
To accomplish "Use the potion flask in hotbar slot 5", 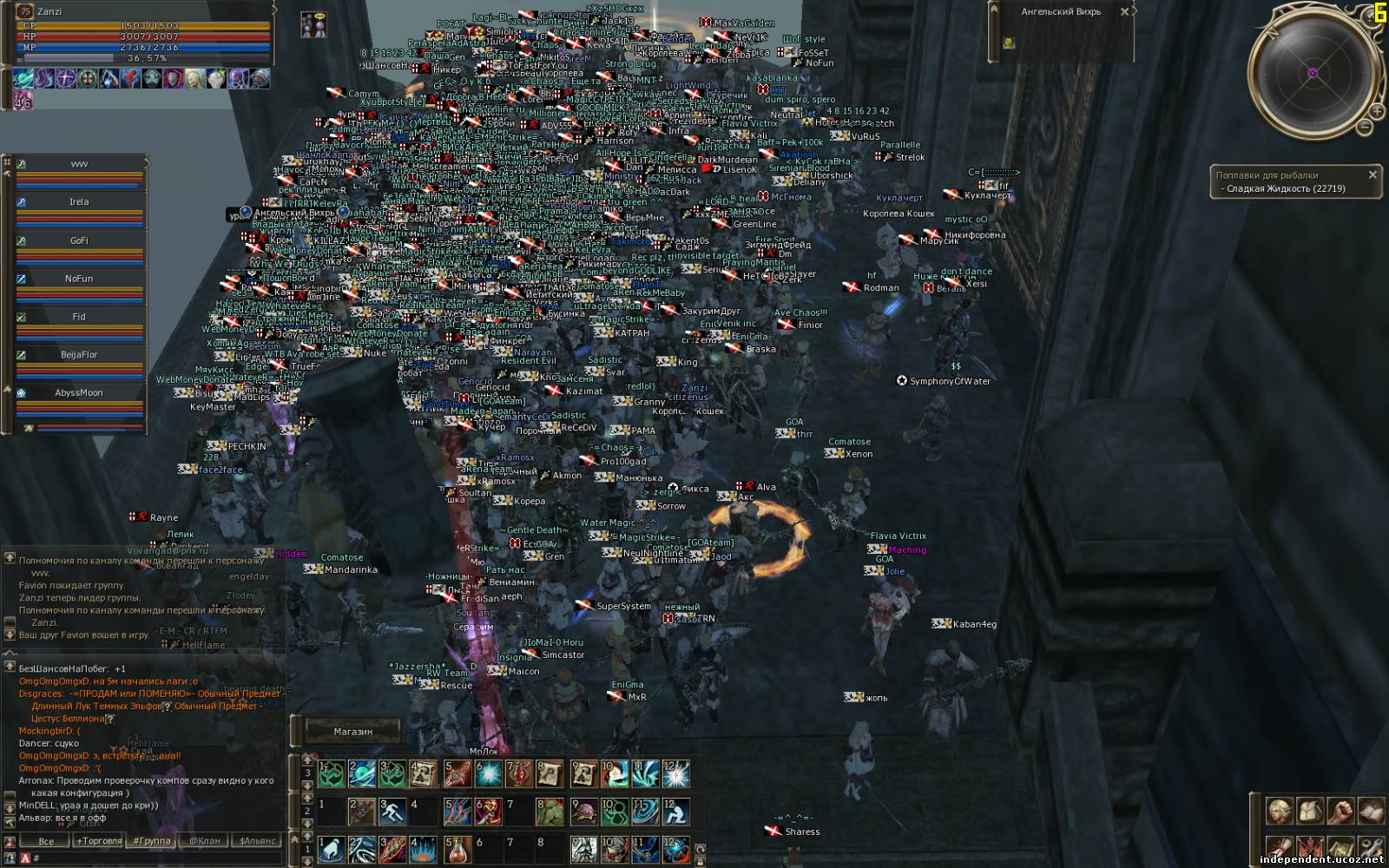I will 458,848.
